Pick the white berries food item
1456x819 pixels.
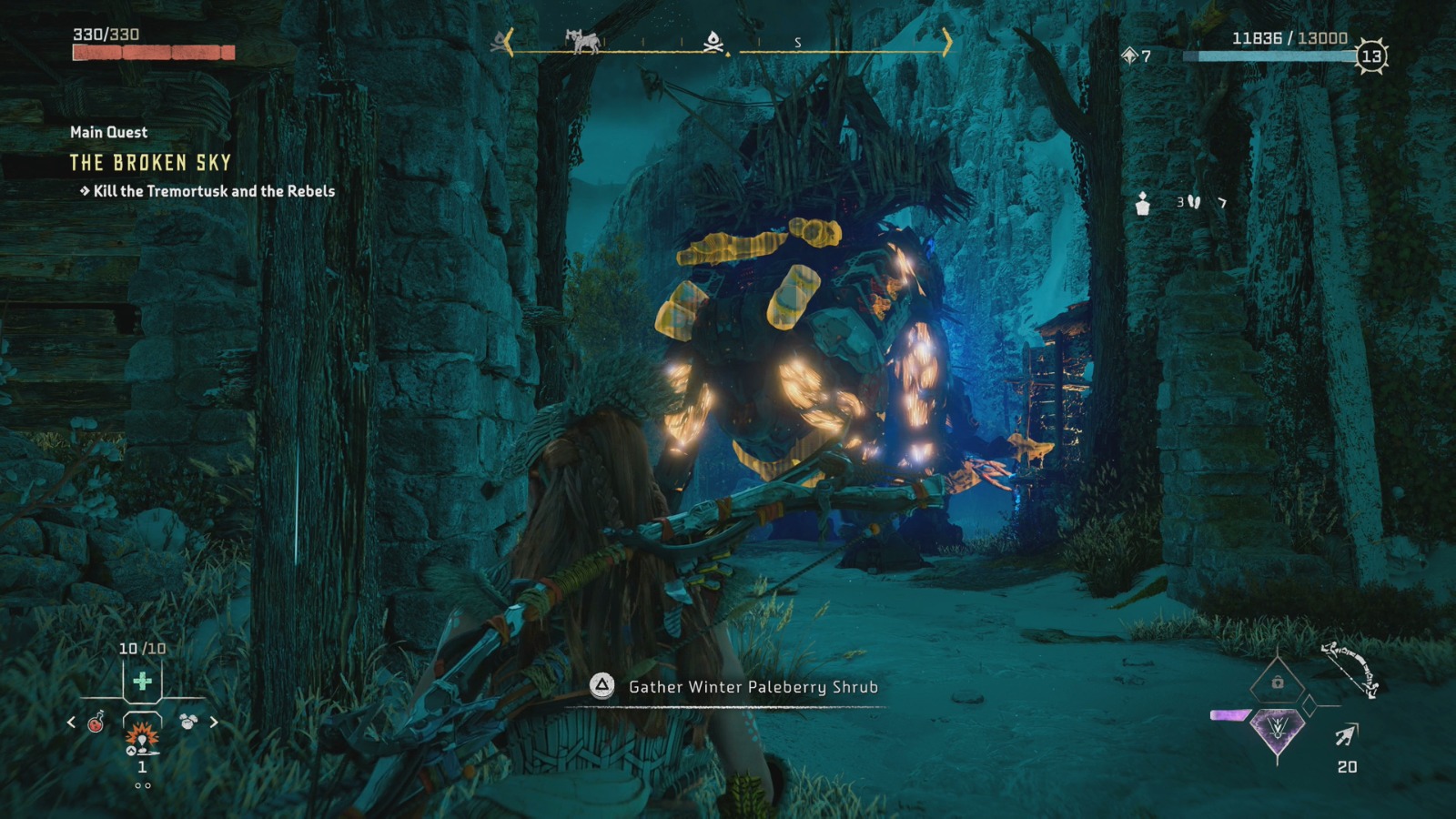(188, 722)
